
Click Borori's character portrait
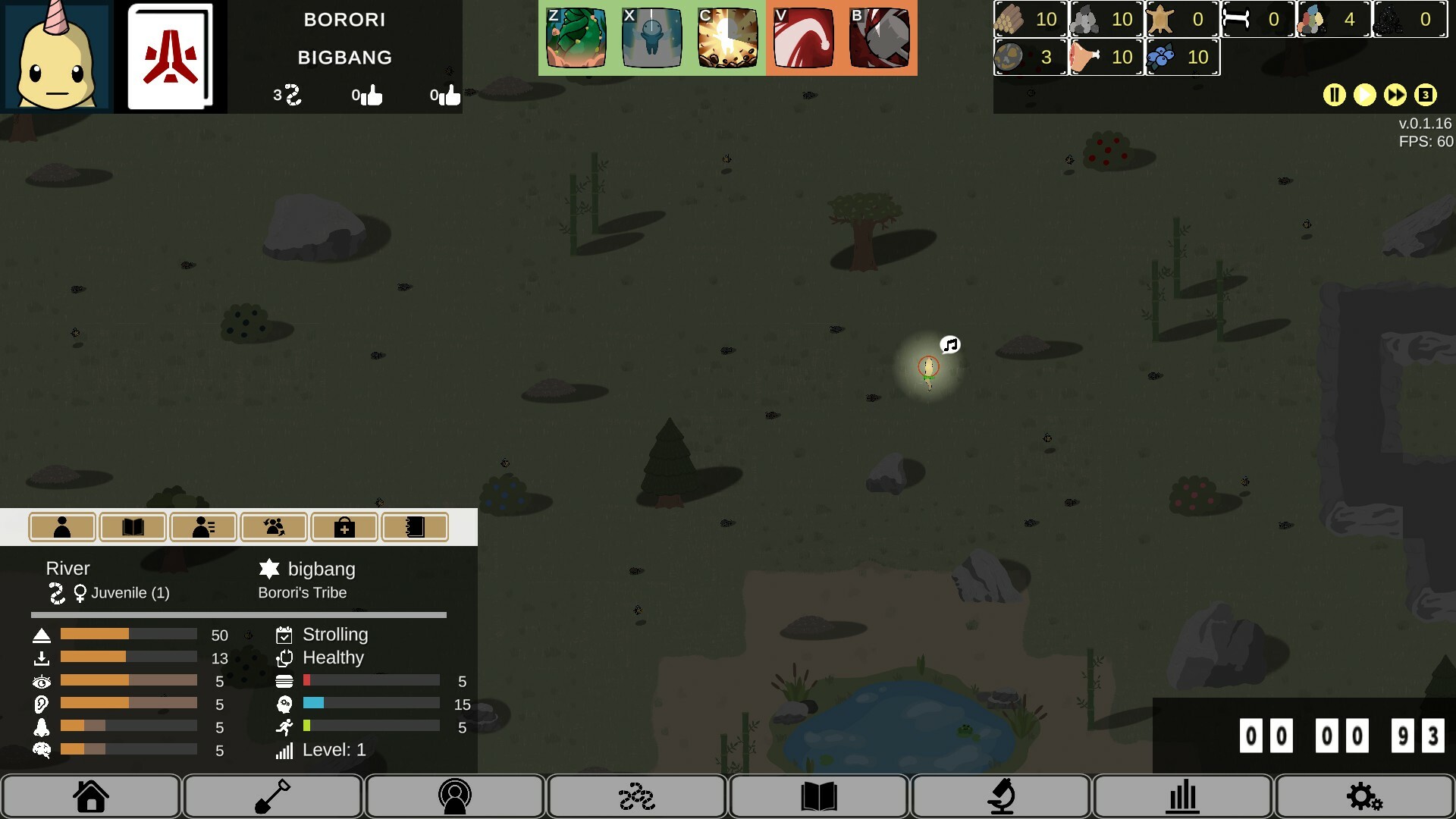point(57,55)
